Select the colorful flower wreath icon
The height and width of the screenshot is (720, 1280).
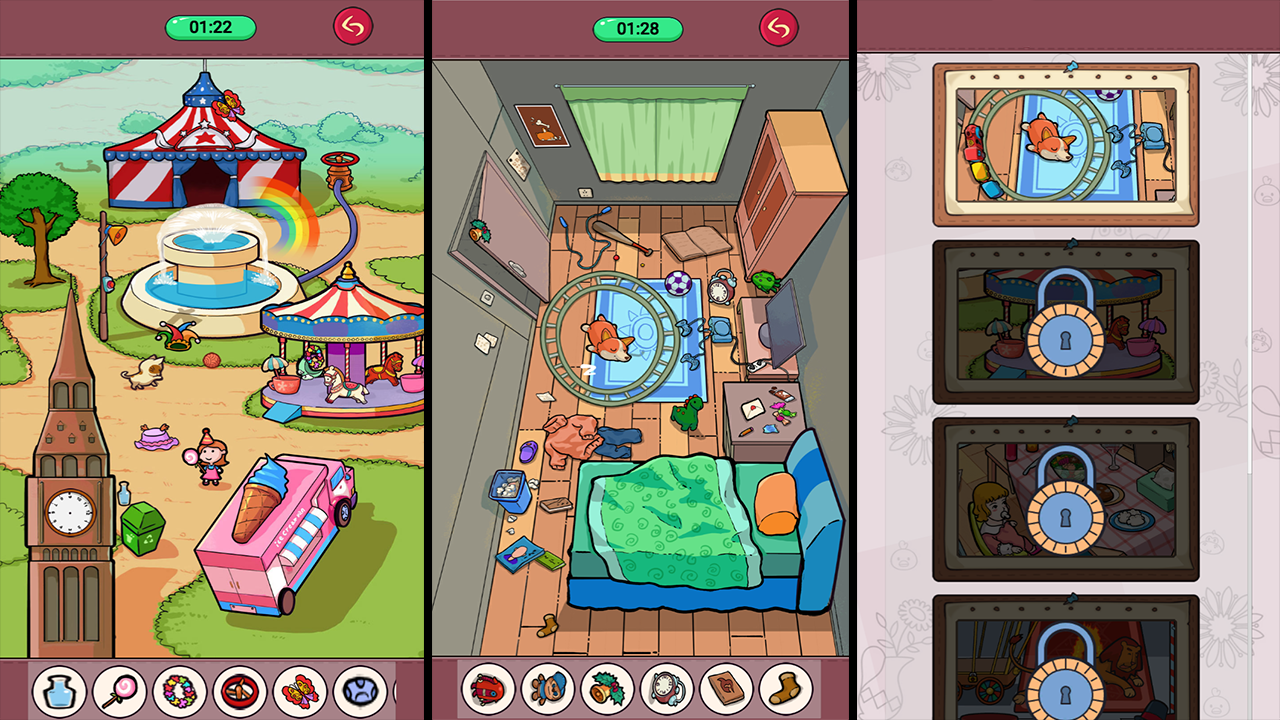pyautogui.click(x=178, y=692)
